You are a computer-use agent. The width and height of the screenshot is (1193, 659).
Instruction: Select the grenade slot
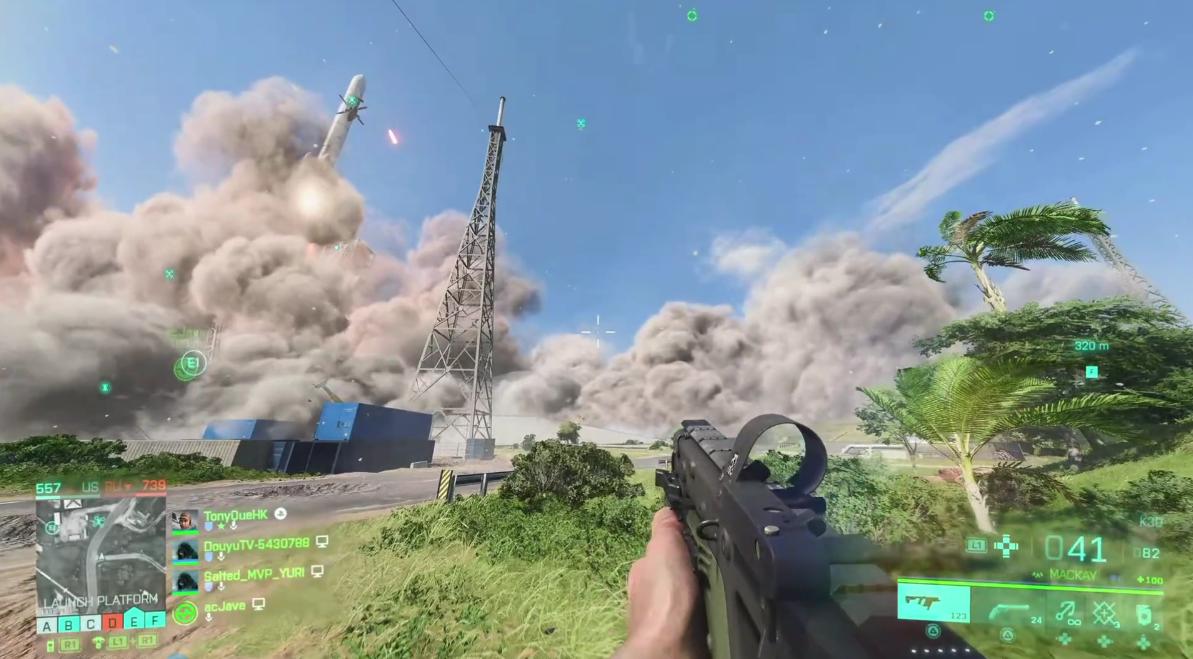pos(1144,609)
